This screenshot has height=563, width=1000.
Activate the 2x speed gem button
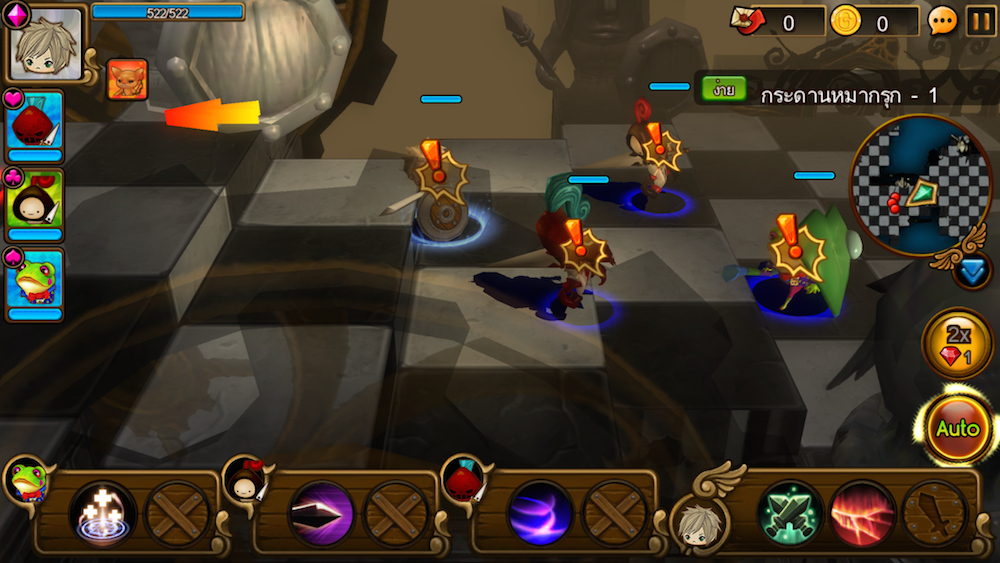coord(957,344)
